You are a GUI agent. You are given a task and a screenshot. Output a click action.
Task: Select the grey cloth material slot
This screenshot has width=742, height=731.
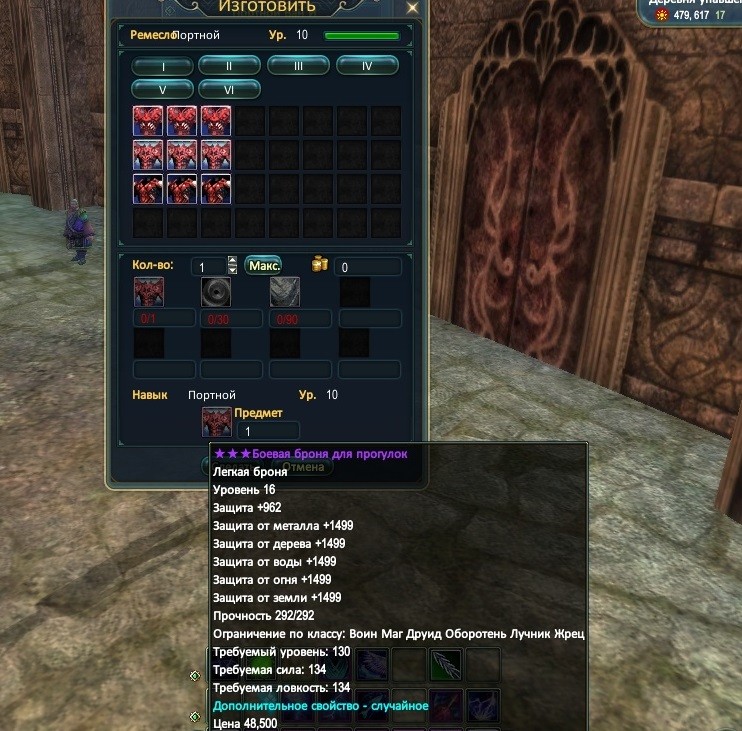285,292
